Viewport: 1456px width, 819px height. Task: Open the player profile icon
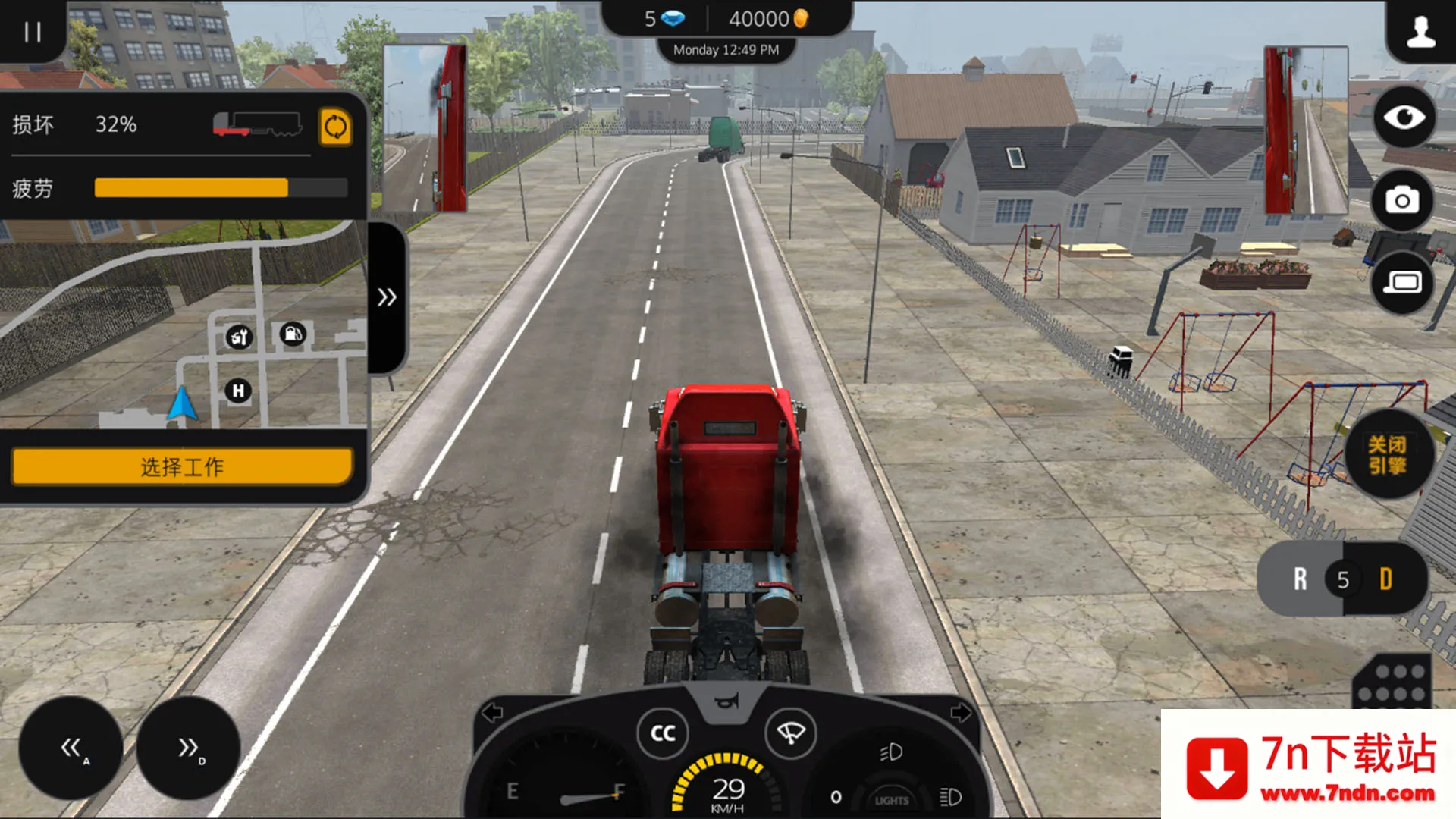coord(1420,32)
